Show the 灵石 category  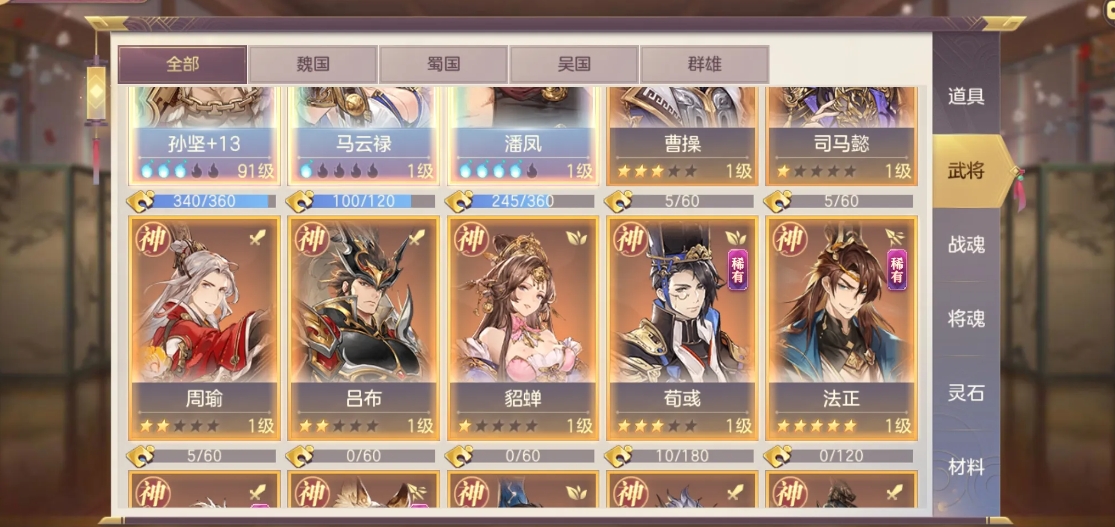(x=966, y=393)
